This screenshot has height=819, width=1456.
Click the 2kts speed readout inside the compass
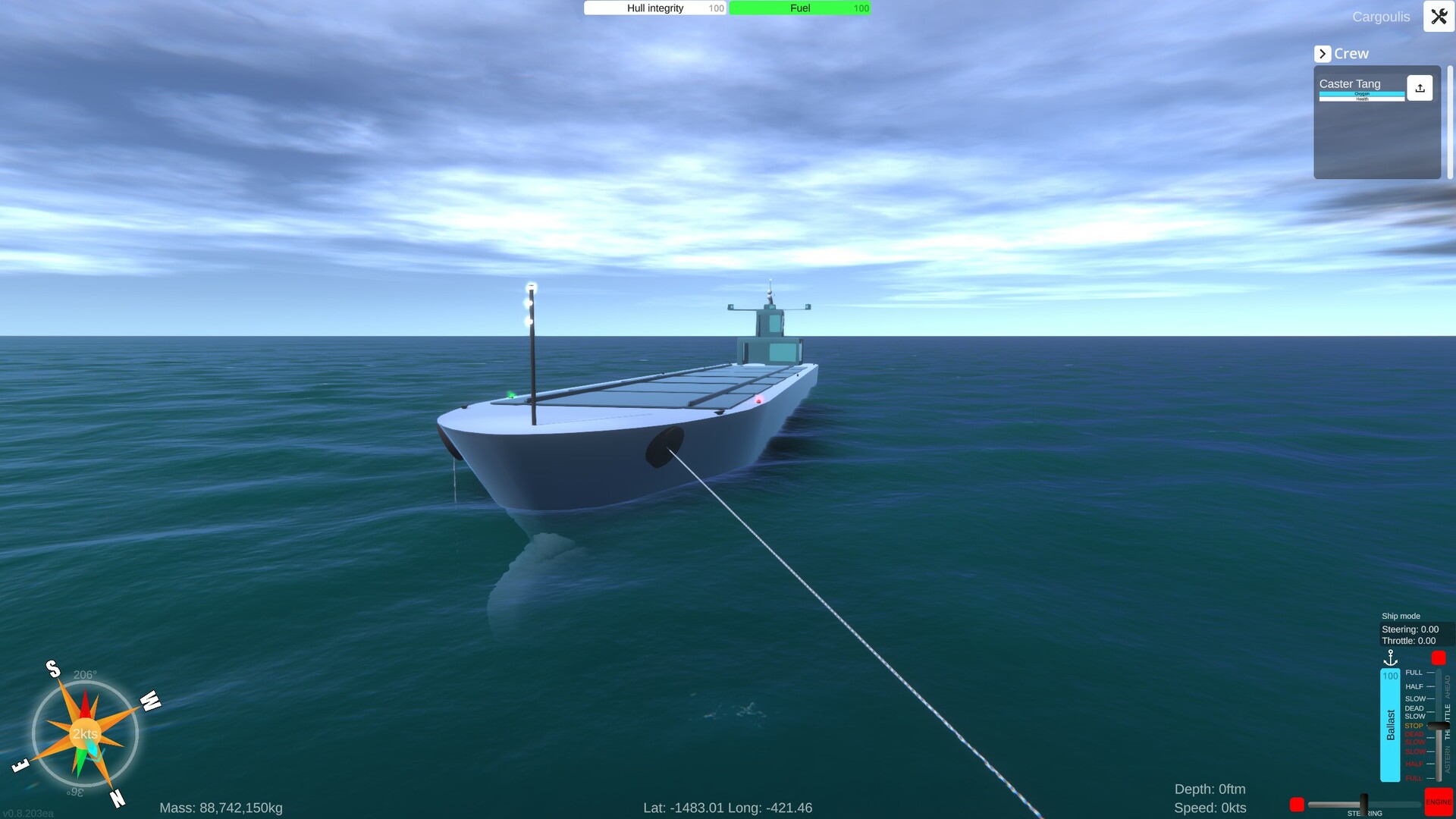(85, 733)
